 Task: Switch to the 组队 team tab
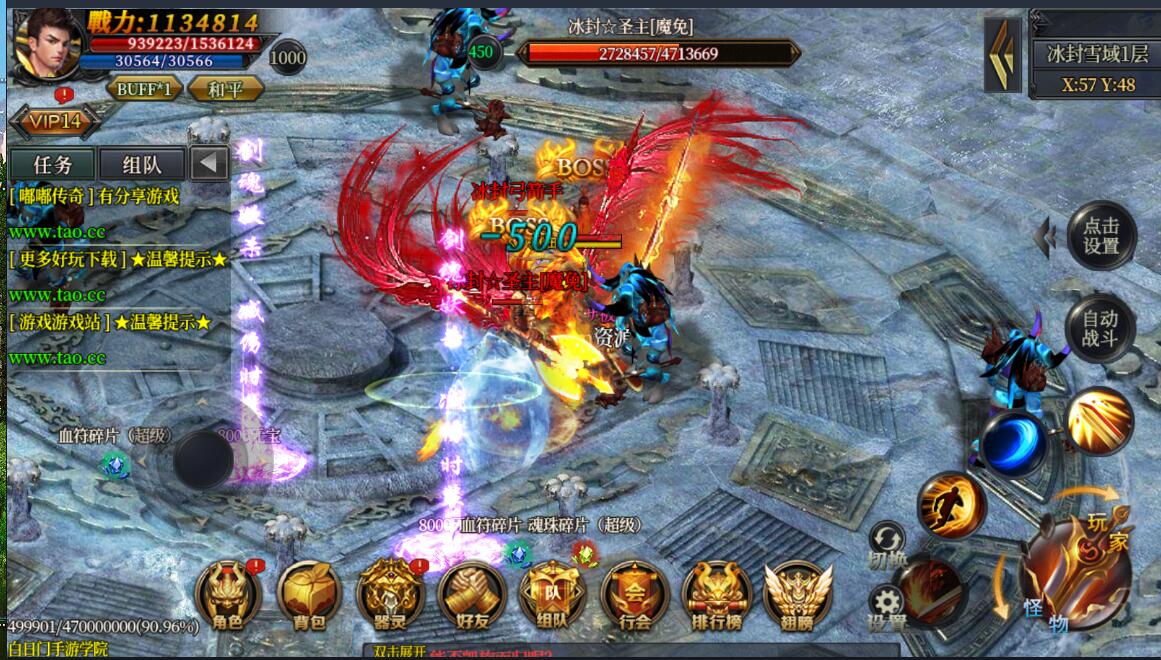142,164
